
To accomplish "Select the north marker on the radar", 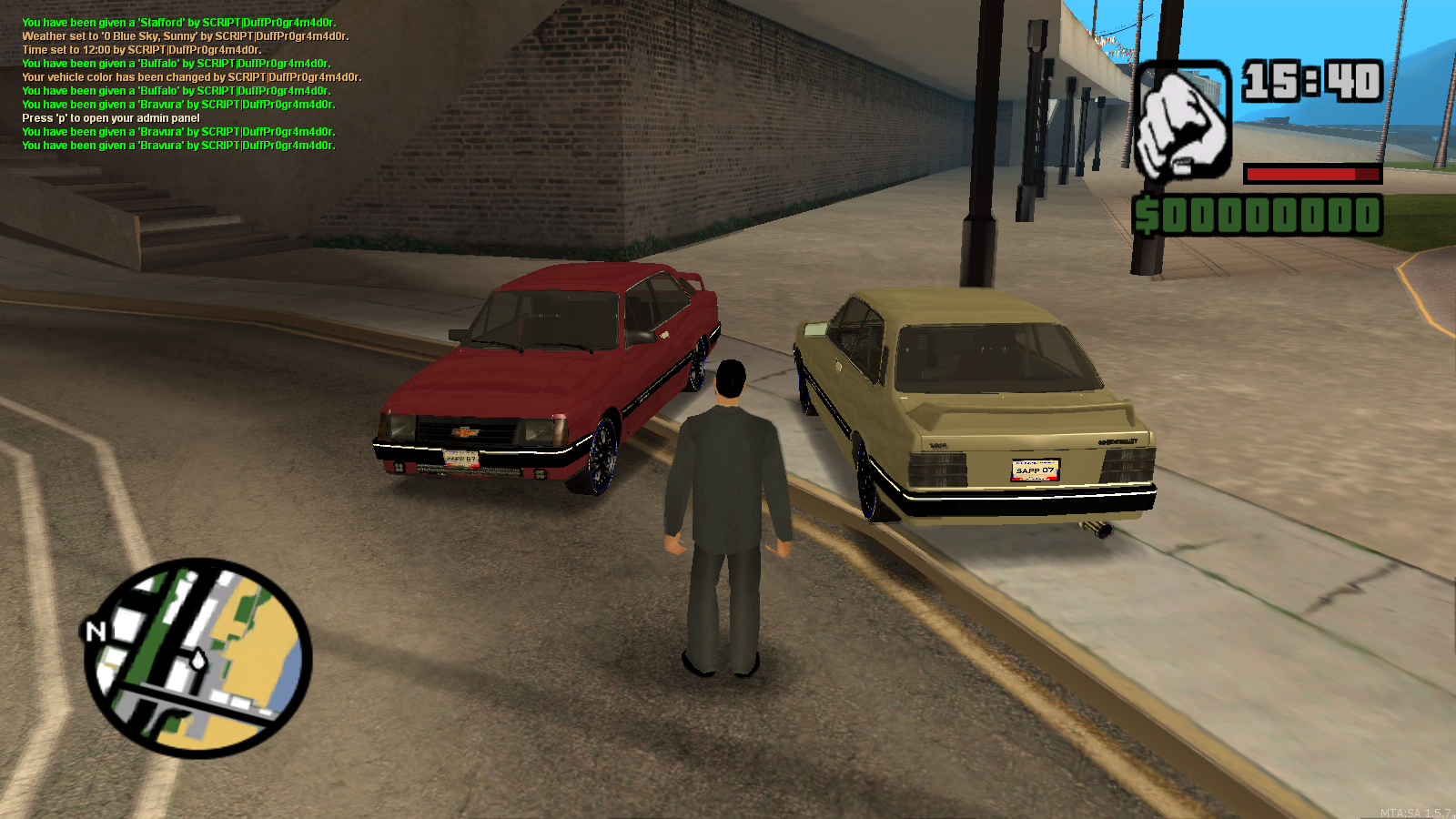I will (x=96, y=630).
